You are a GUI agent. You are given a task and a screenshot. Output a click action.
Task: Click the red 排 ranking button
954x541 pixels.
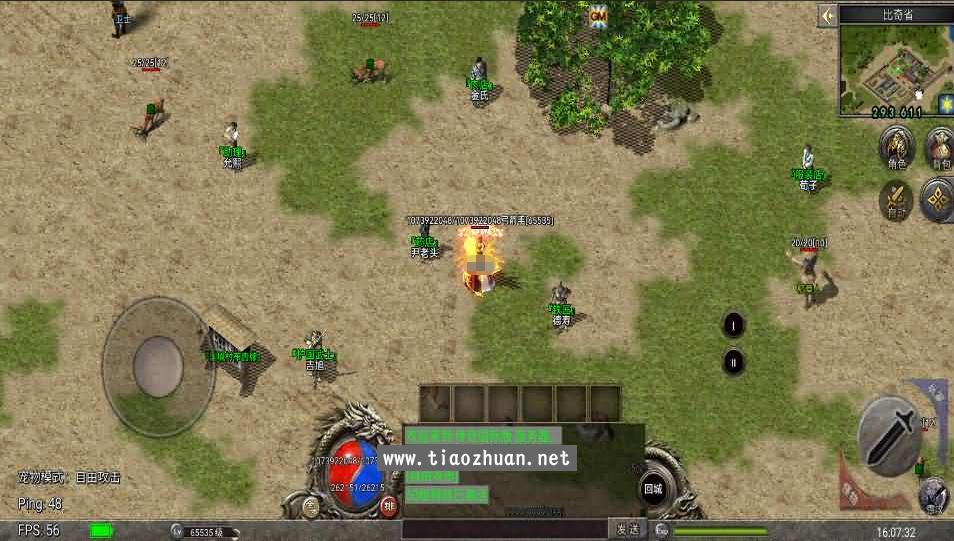(x=388, y=506)
